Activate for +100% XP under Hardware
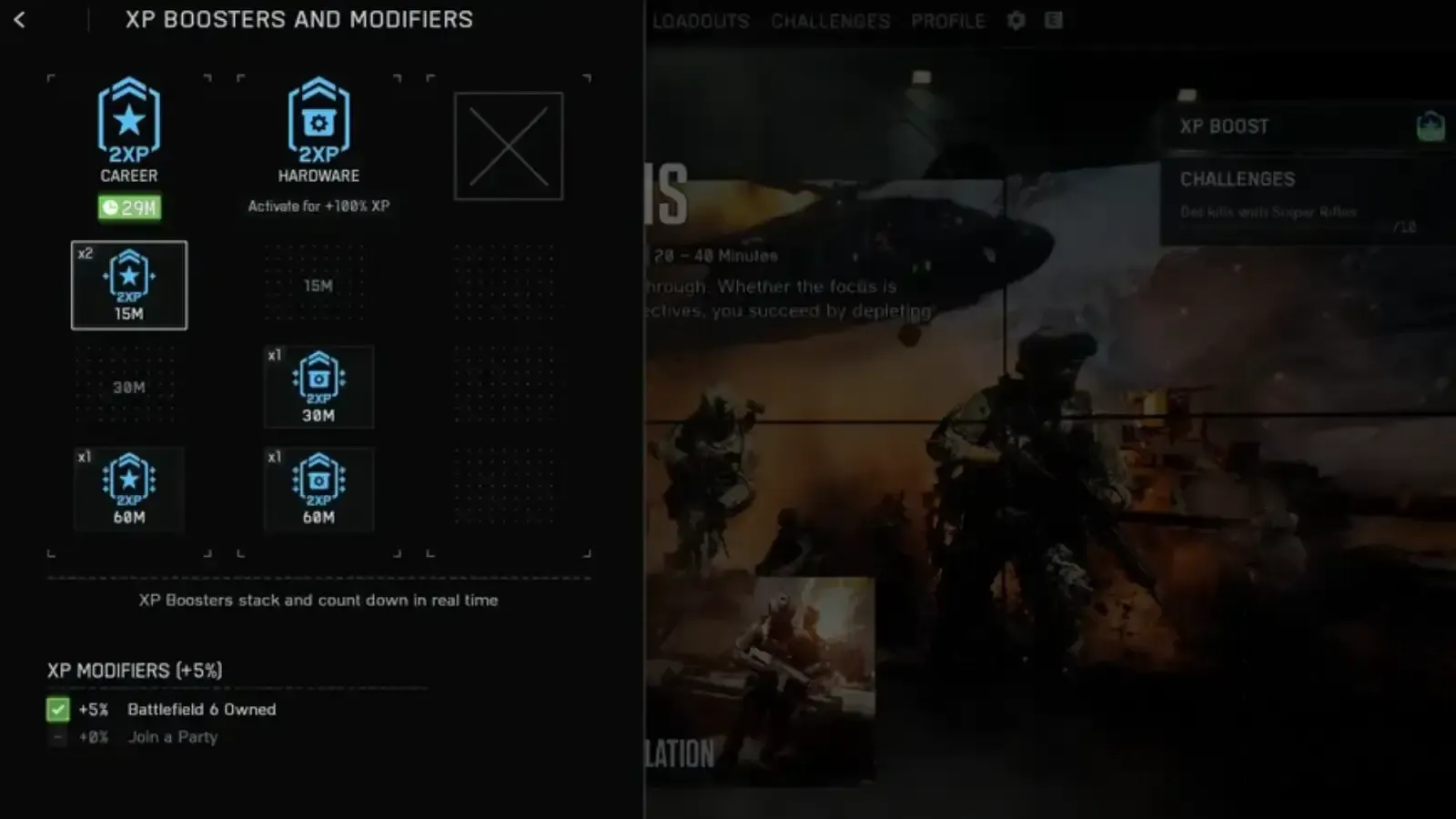 318,207
